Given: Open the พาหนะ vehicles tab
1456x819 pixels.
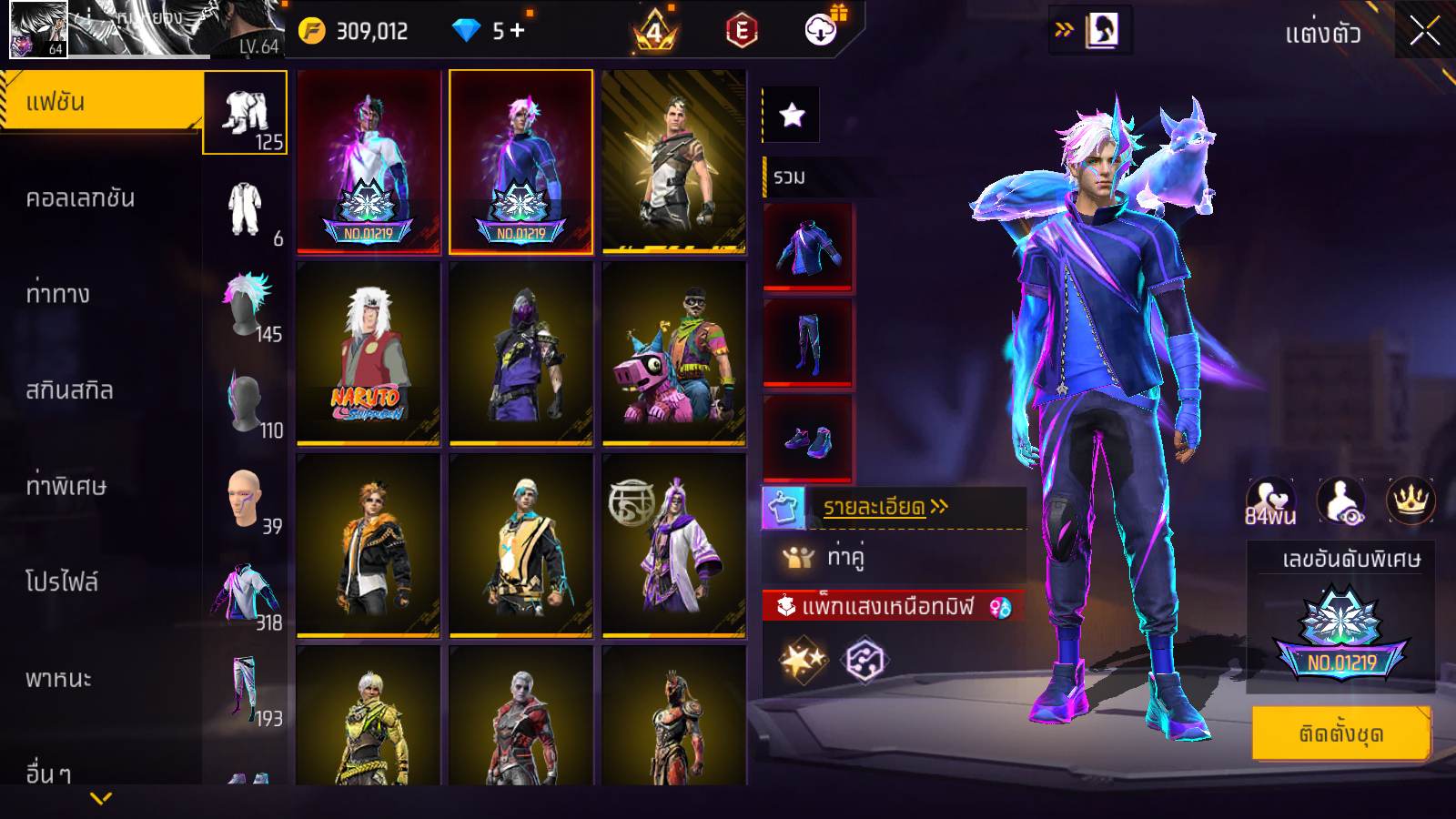Looking at the screenshot, I should click(58, 679).
